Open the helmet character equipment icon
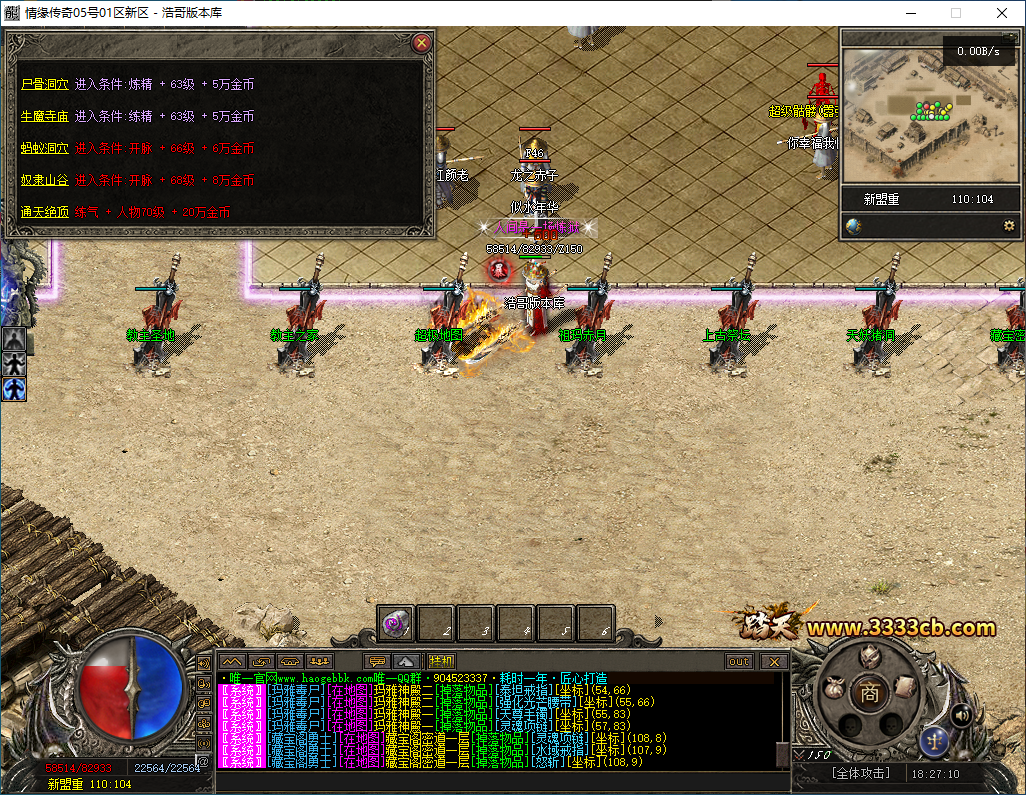1026x795 pixels. [871, 656]
